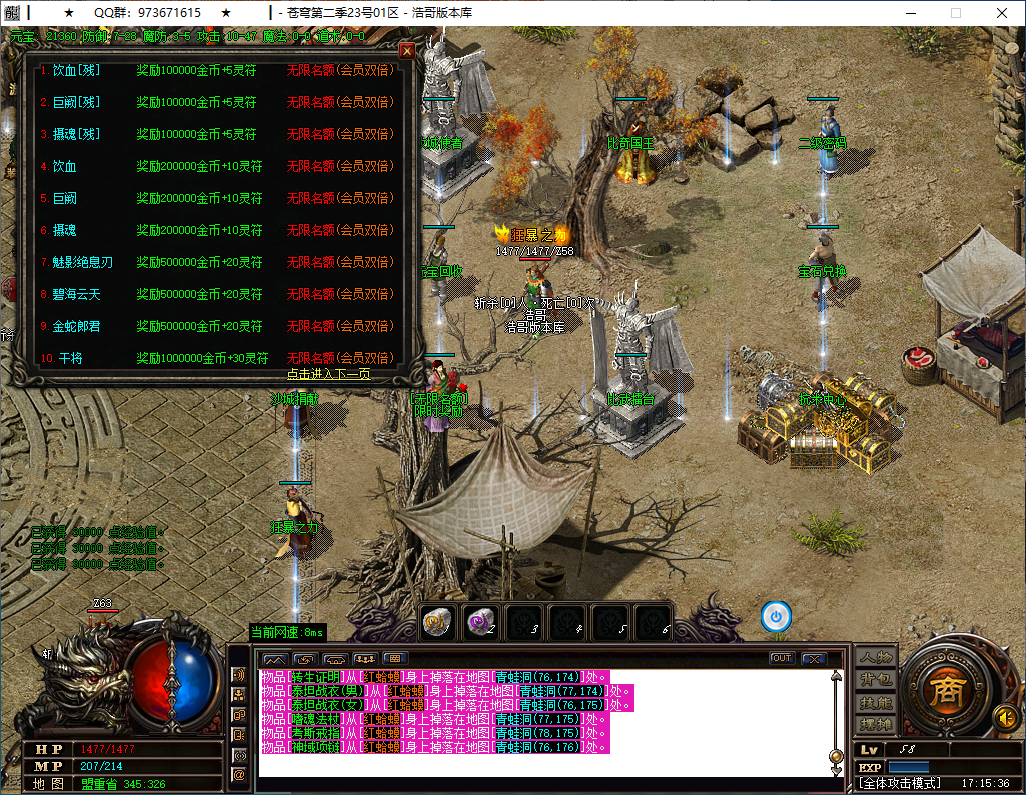Viewport: 1026px width, 795px height.
Task: Select the @ chat channel button
Action: point(239,774)
